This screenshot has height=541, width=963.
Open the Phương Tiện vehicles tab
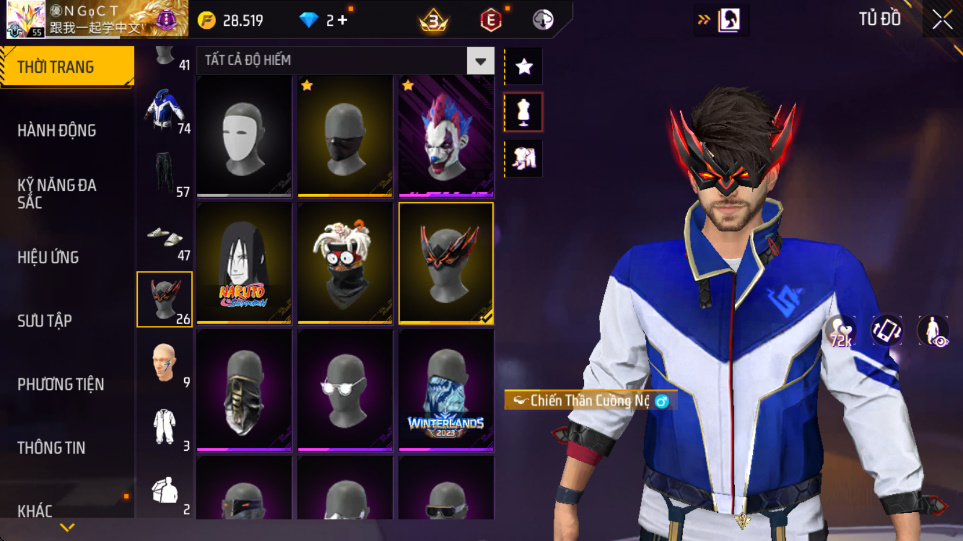[x=60, y=384]
